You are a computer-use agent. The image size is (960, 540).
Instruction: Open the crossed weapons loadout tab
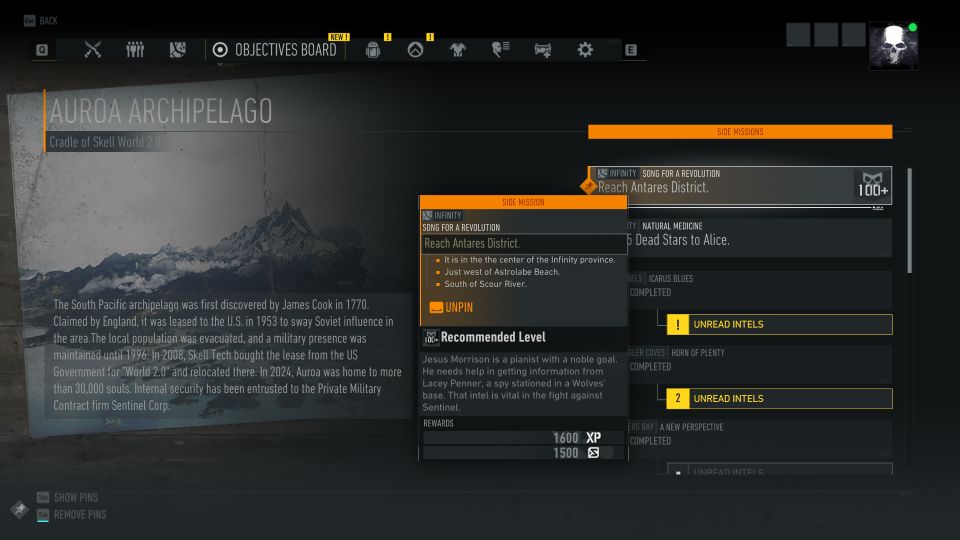coord(93,49)
